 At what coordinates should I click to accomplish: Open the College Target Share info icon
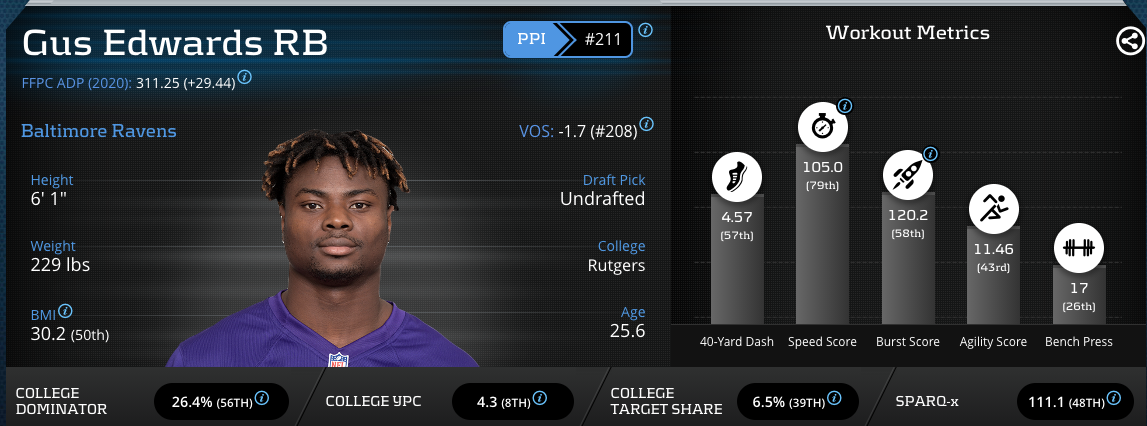(x=833, y=398)
